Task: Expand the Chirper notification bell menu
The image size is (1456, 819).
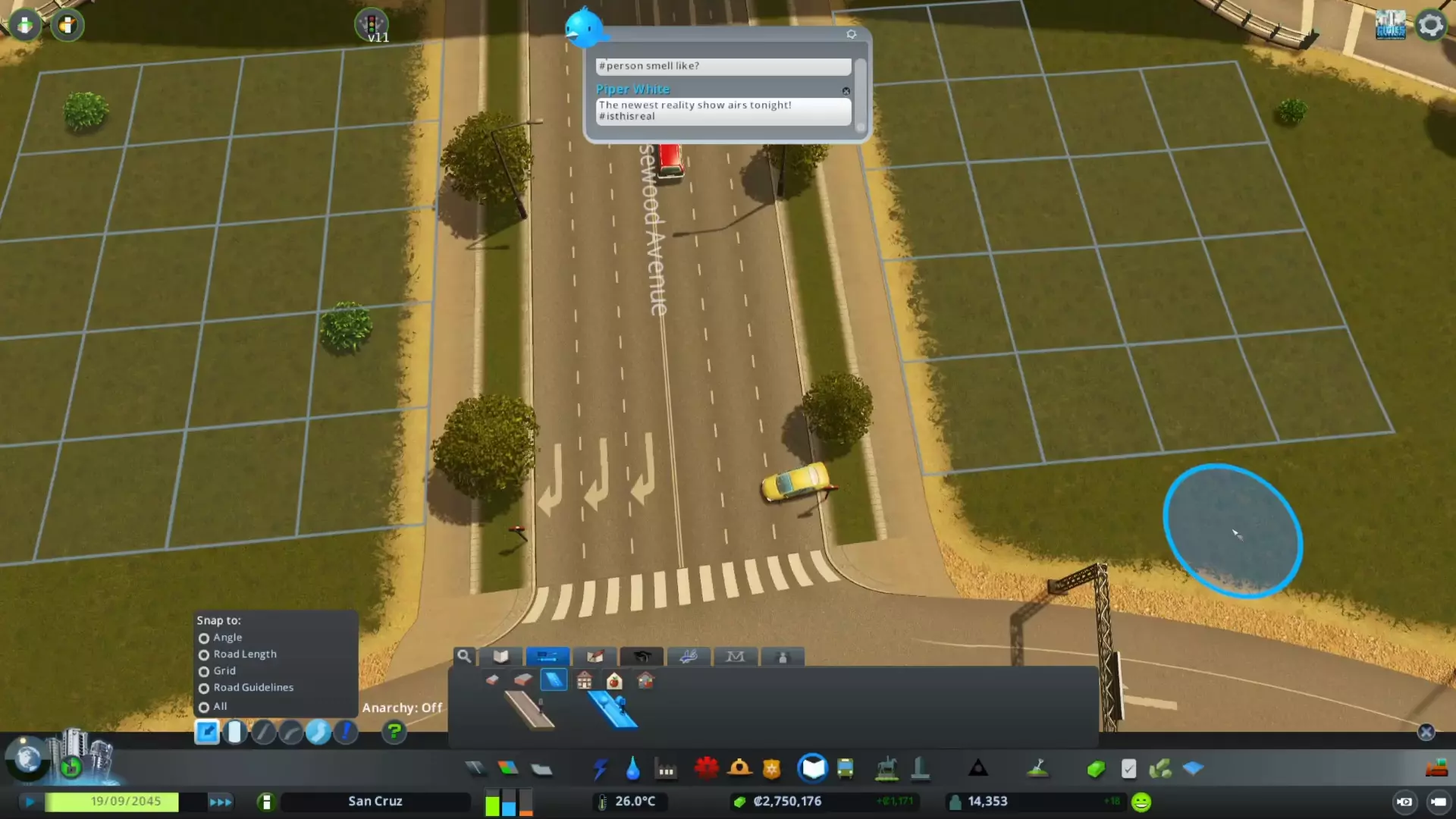Action: [852, 34]
